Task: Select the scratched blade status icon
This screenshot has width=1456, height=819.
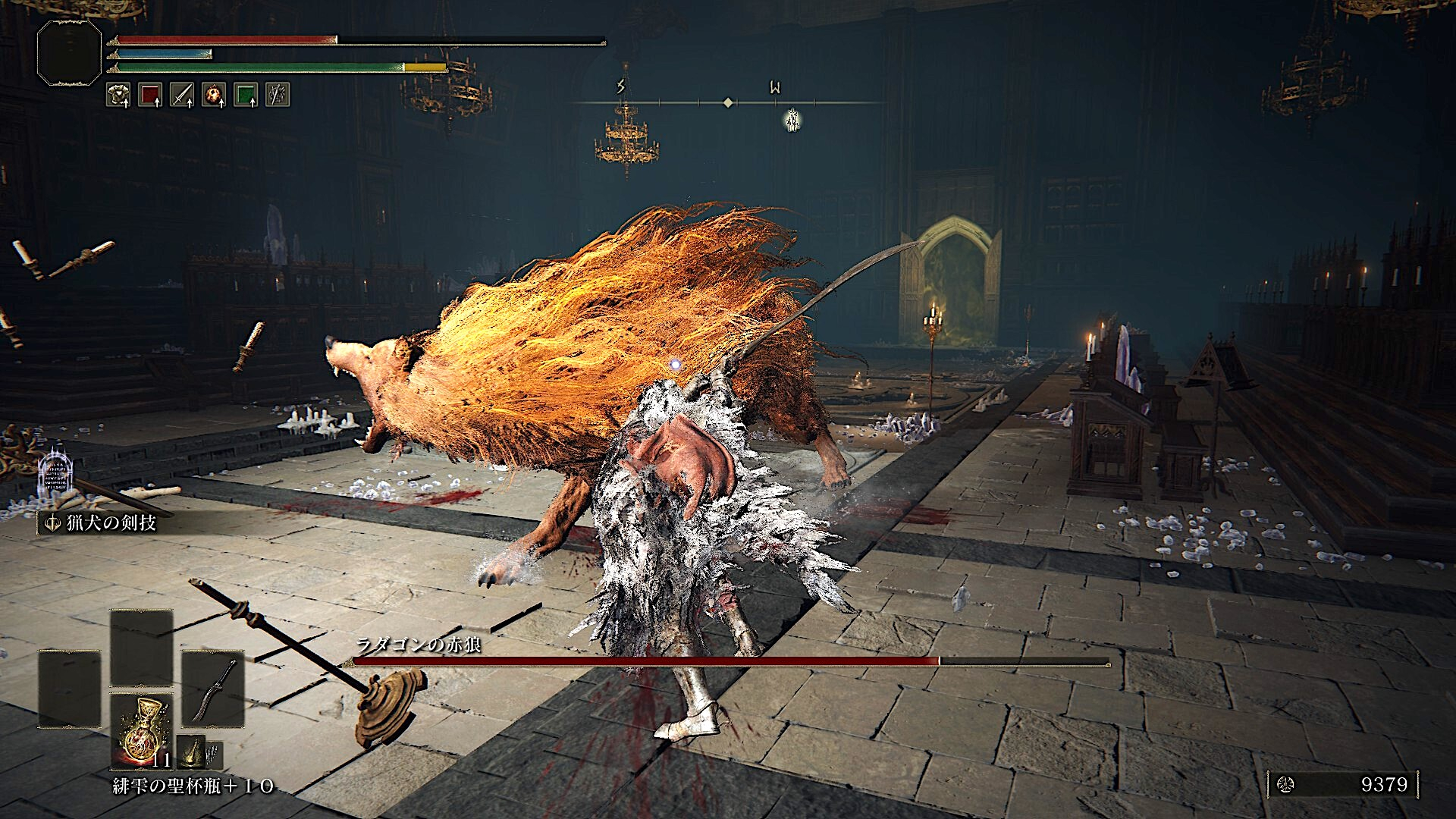Action: pos(277,95)
